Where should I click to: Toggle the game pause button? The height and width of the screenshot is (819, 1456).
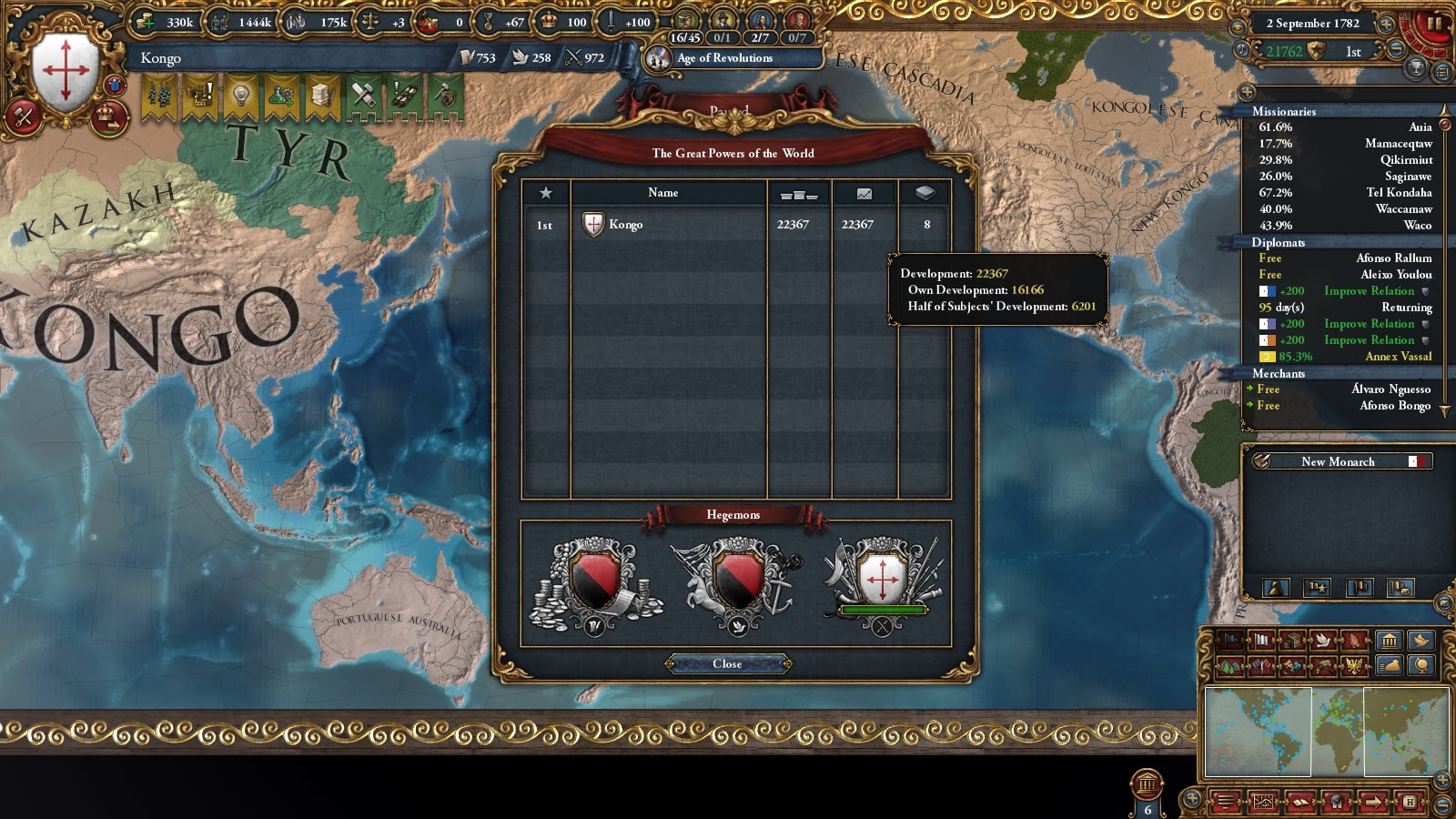[1435, 24]
